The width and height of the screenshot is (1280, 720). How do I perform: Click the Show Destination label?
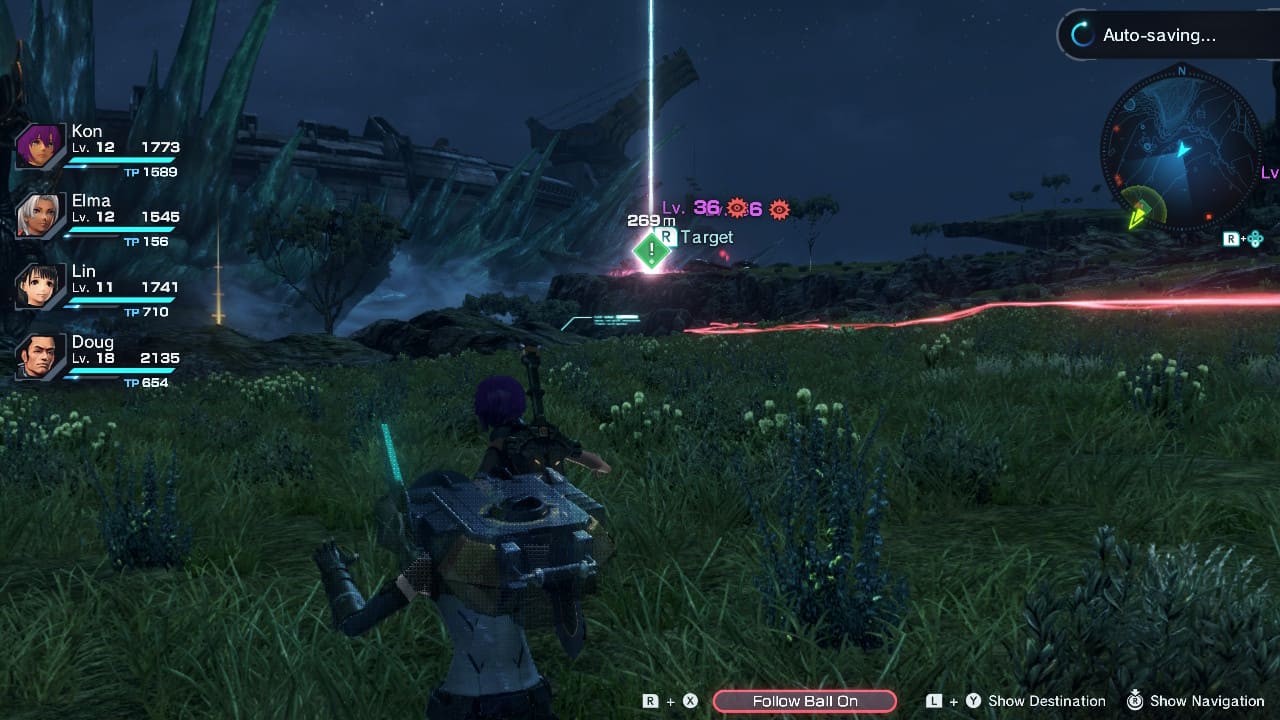point(1046,701)
